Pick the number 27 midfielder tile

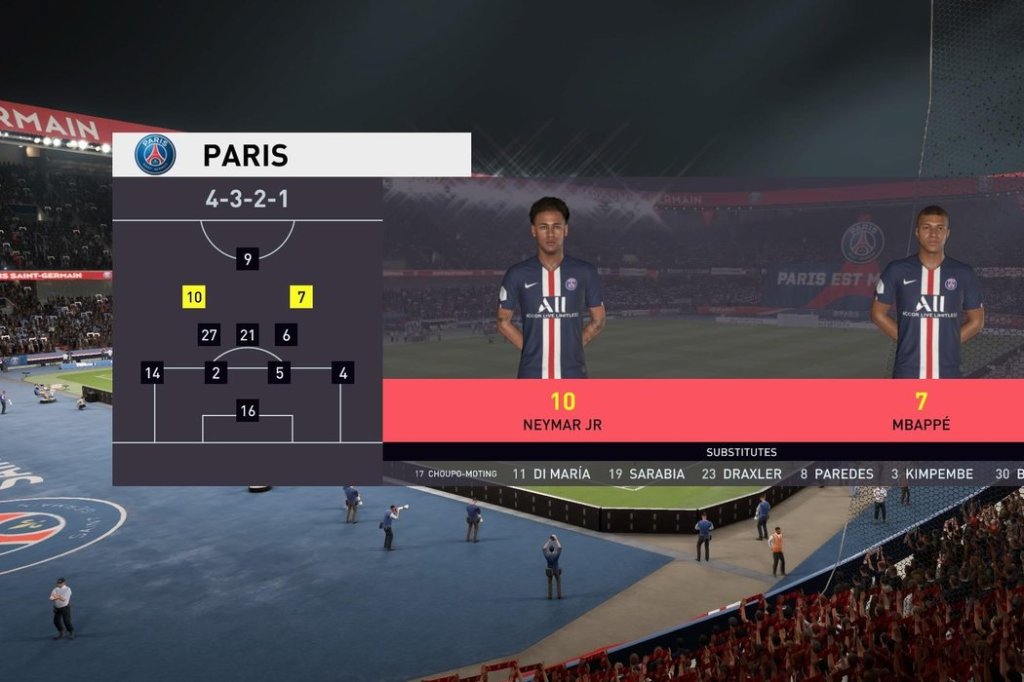tap(209, 335)
